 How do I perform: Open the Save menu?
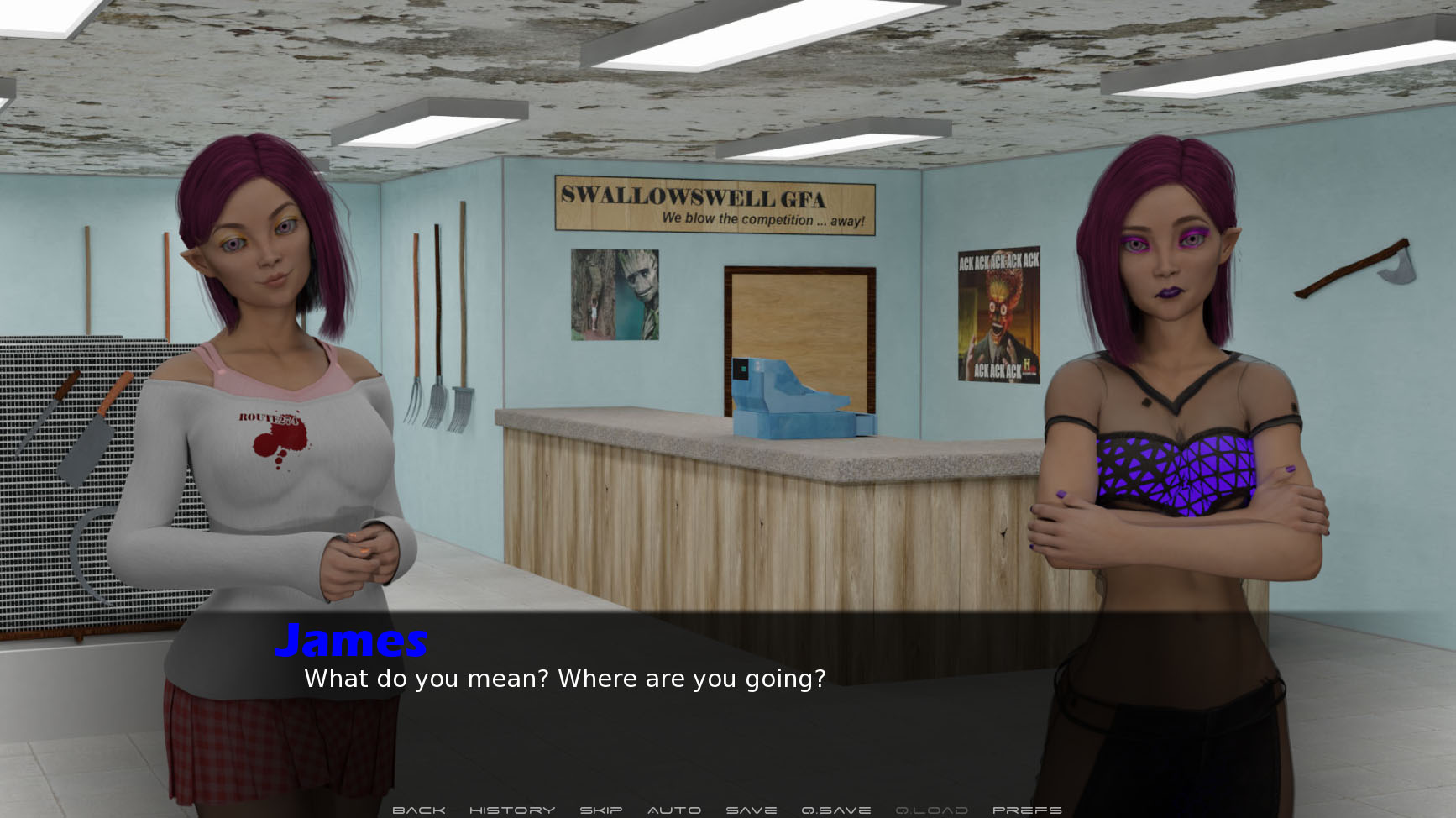[752, 810]
